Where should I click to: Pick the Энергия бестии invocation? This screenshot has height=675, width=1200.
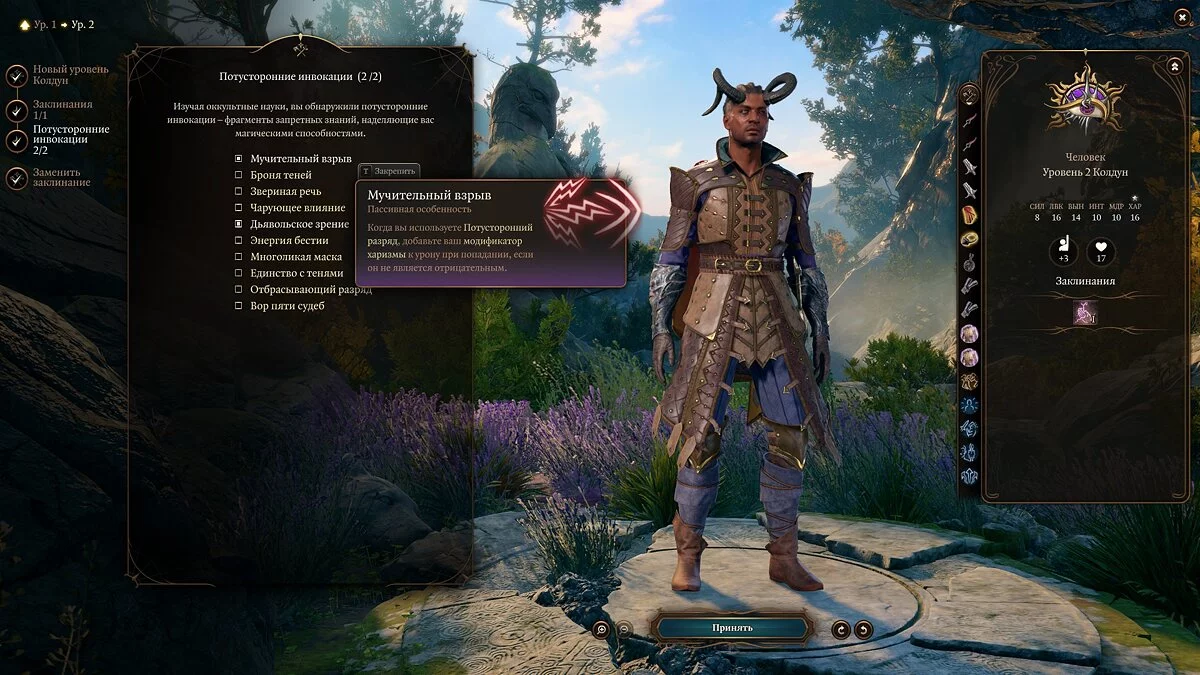click(x=239, y=240)
